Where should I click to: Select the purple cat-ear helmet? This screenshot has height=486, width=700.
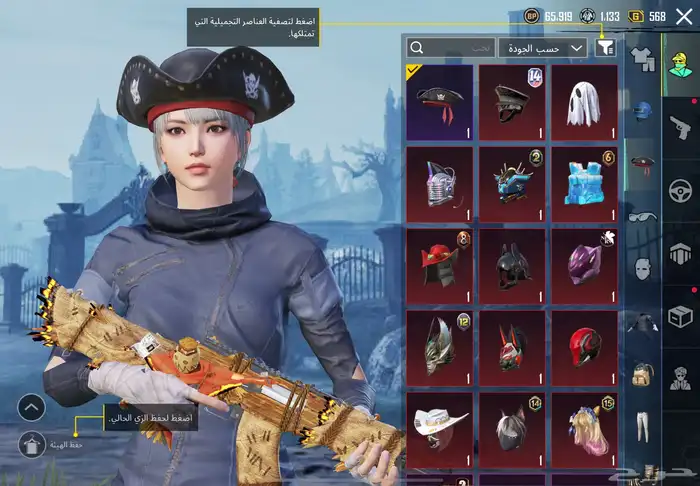click(584, 264)
